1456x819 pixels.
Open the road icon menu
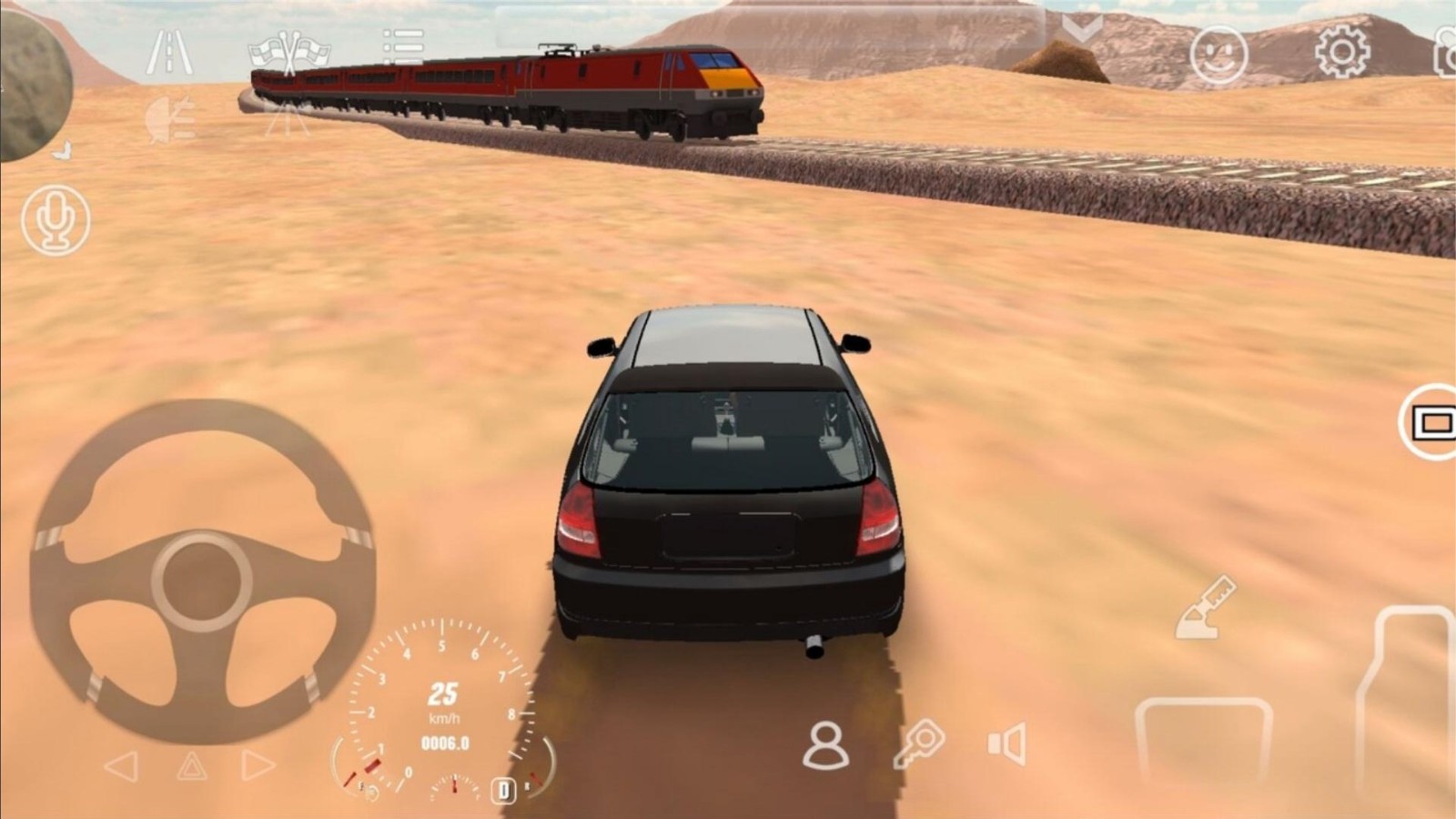tap(169, 53)
